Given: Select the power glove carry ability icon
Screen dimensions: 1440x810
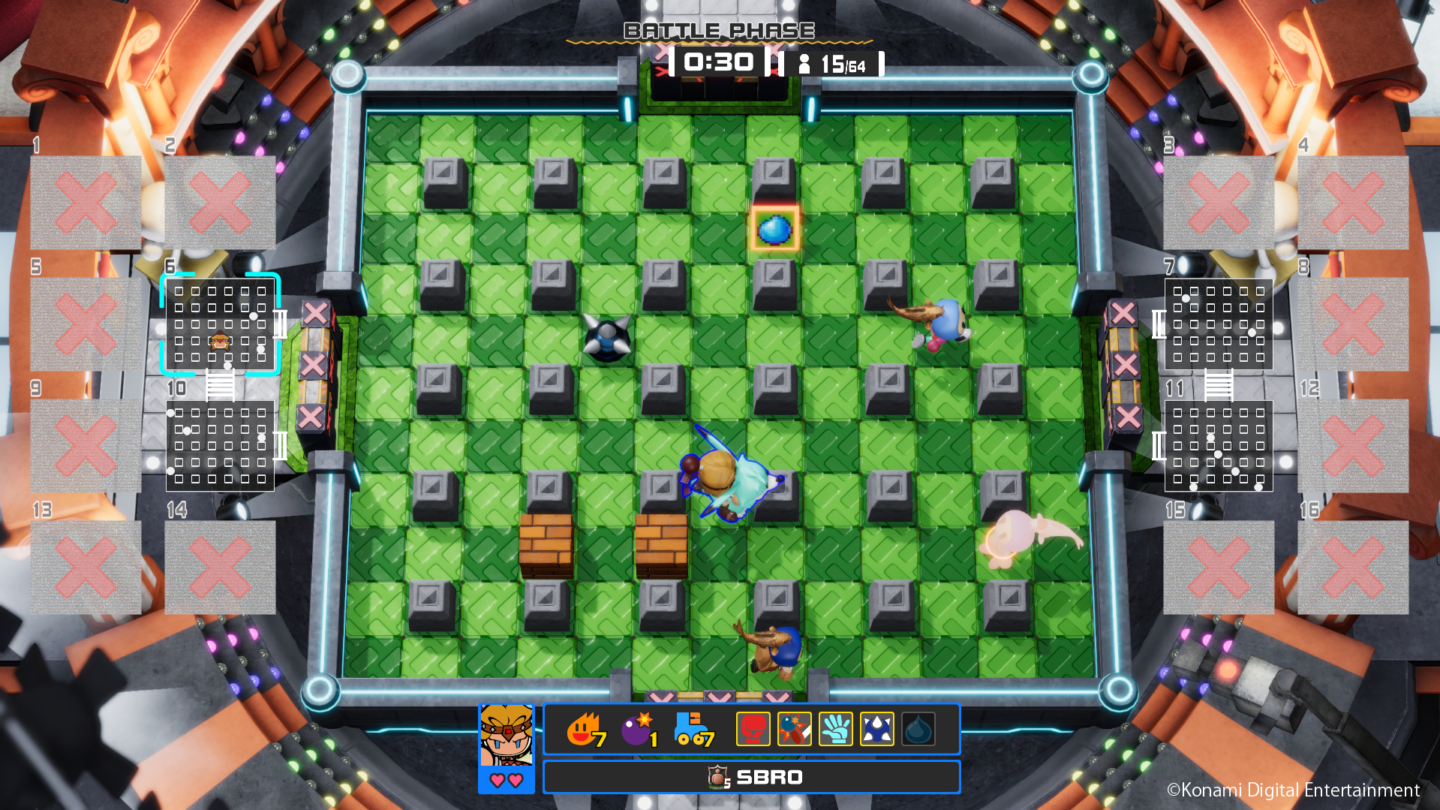Looking at the screenshot, I should pyautogui.click(x=836, y=728).
